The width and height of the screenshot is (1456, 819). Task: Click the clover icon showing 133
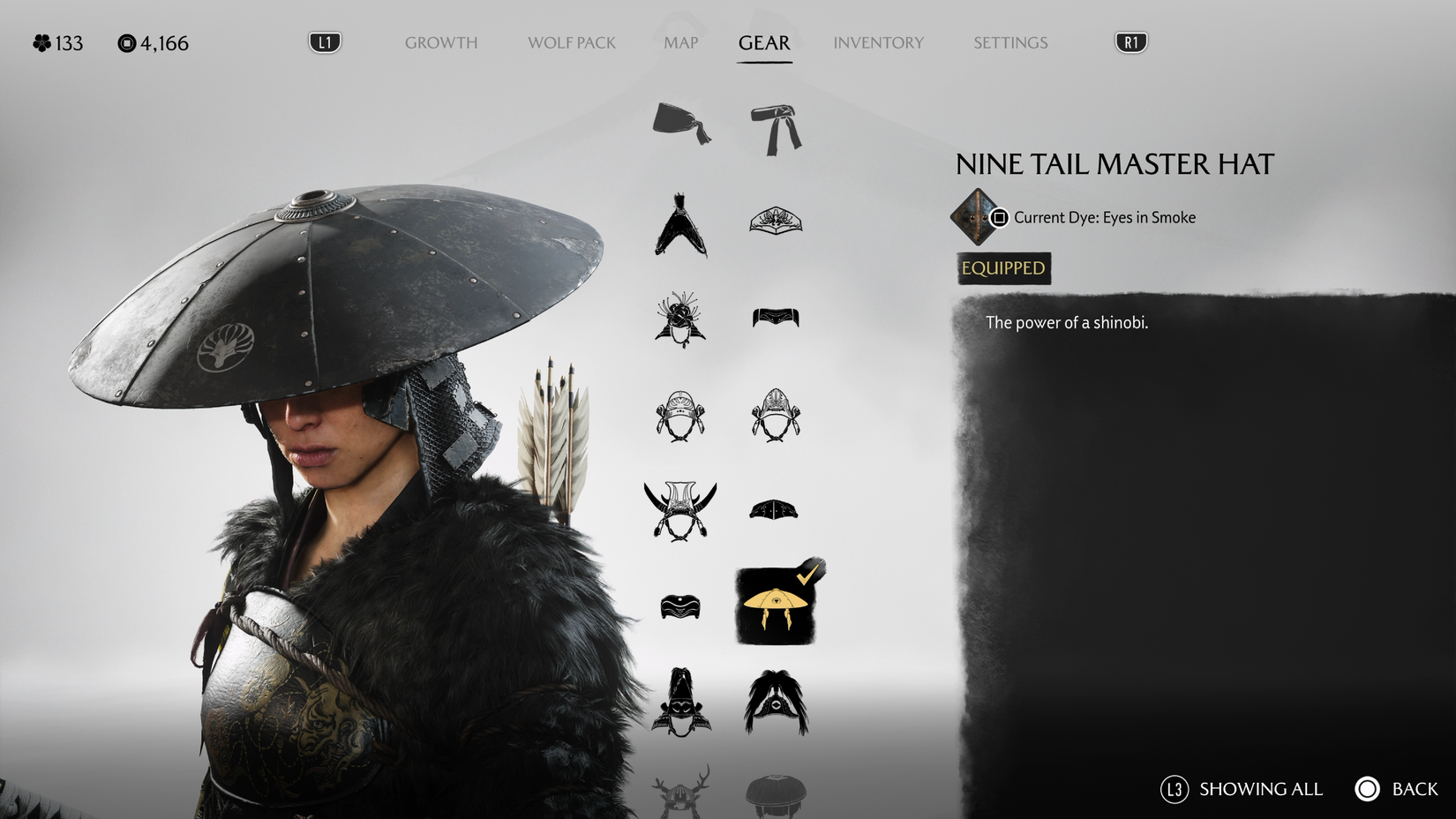[41, 41]
